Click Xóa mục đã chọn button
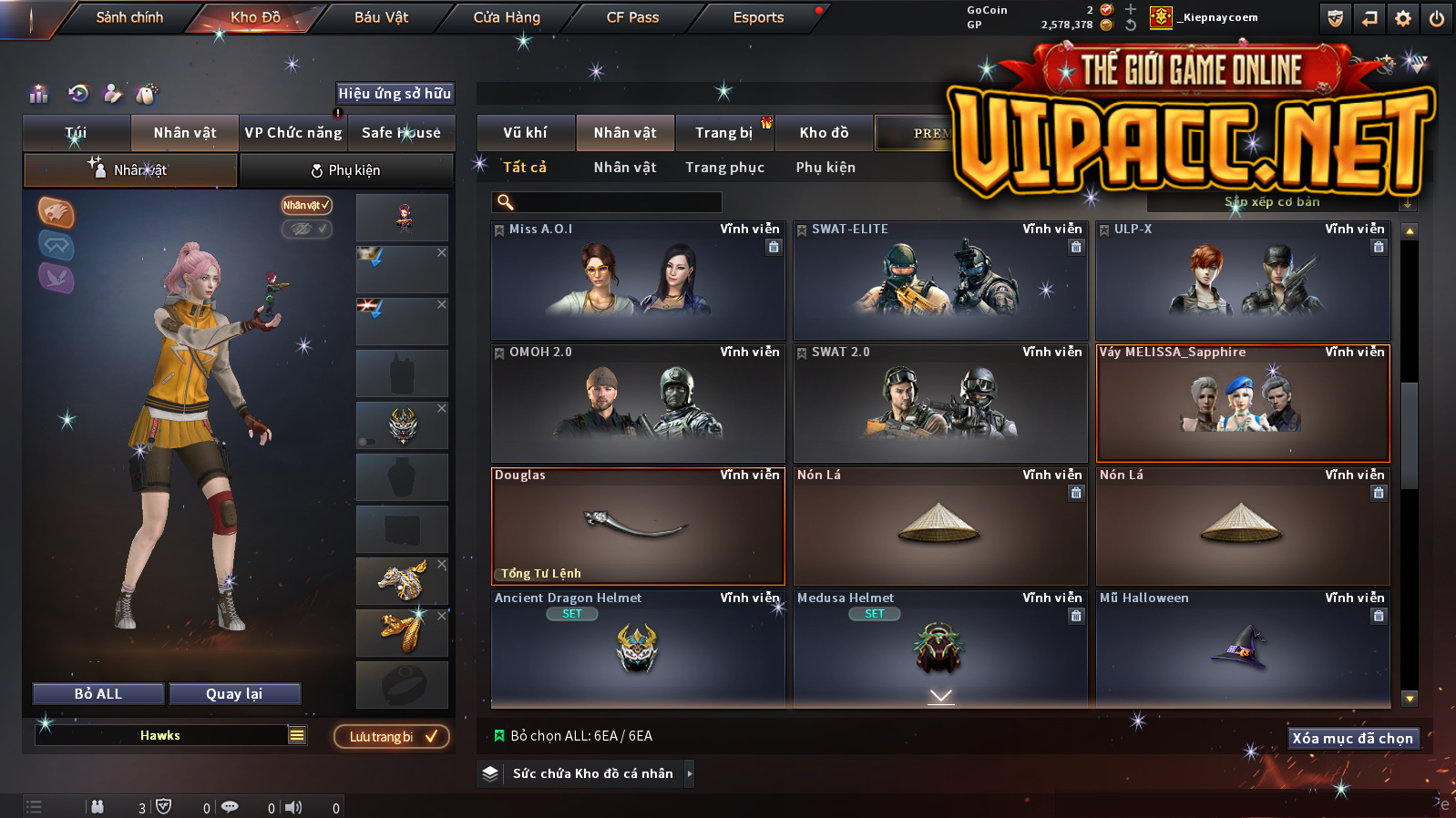Screen dimensions: 1456x818 (1352, 739)
